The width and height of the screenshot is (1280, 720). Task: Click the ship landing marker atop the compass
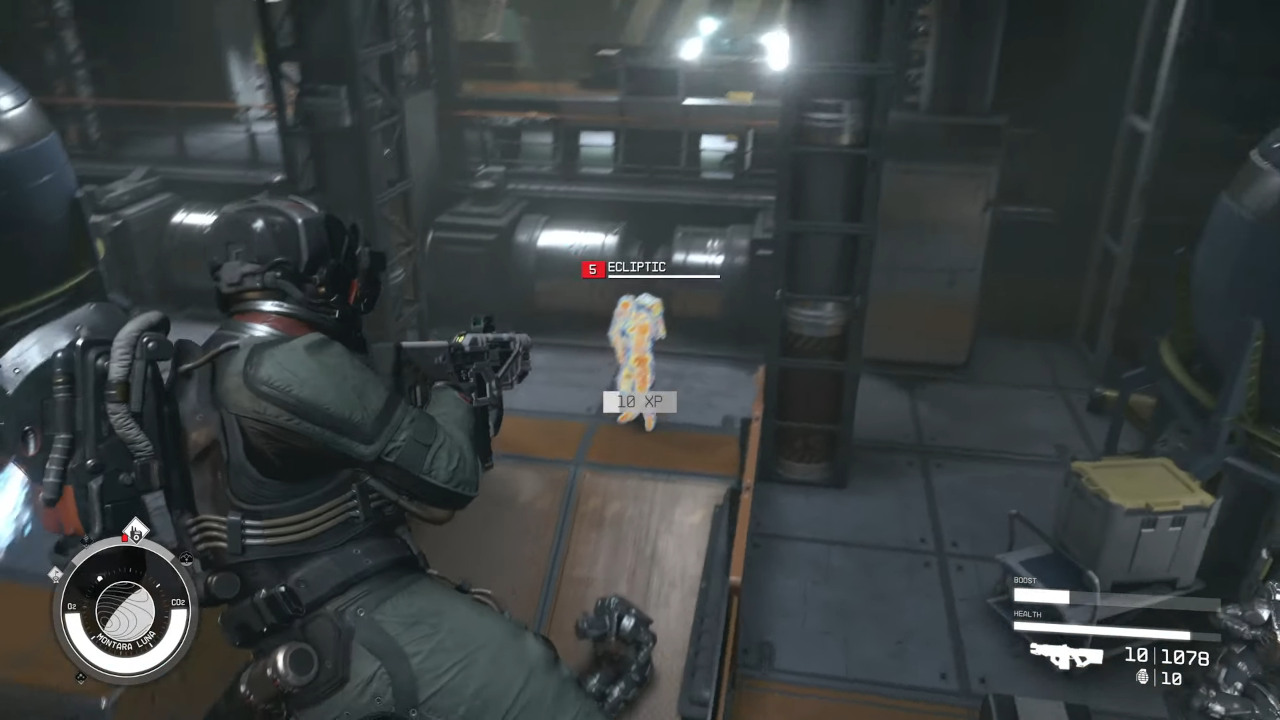(x=135, y=531)
